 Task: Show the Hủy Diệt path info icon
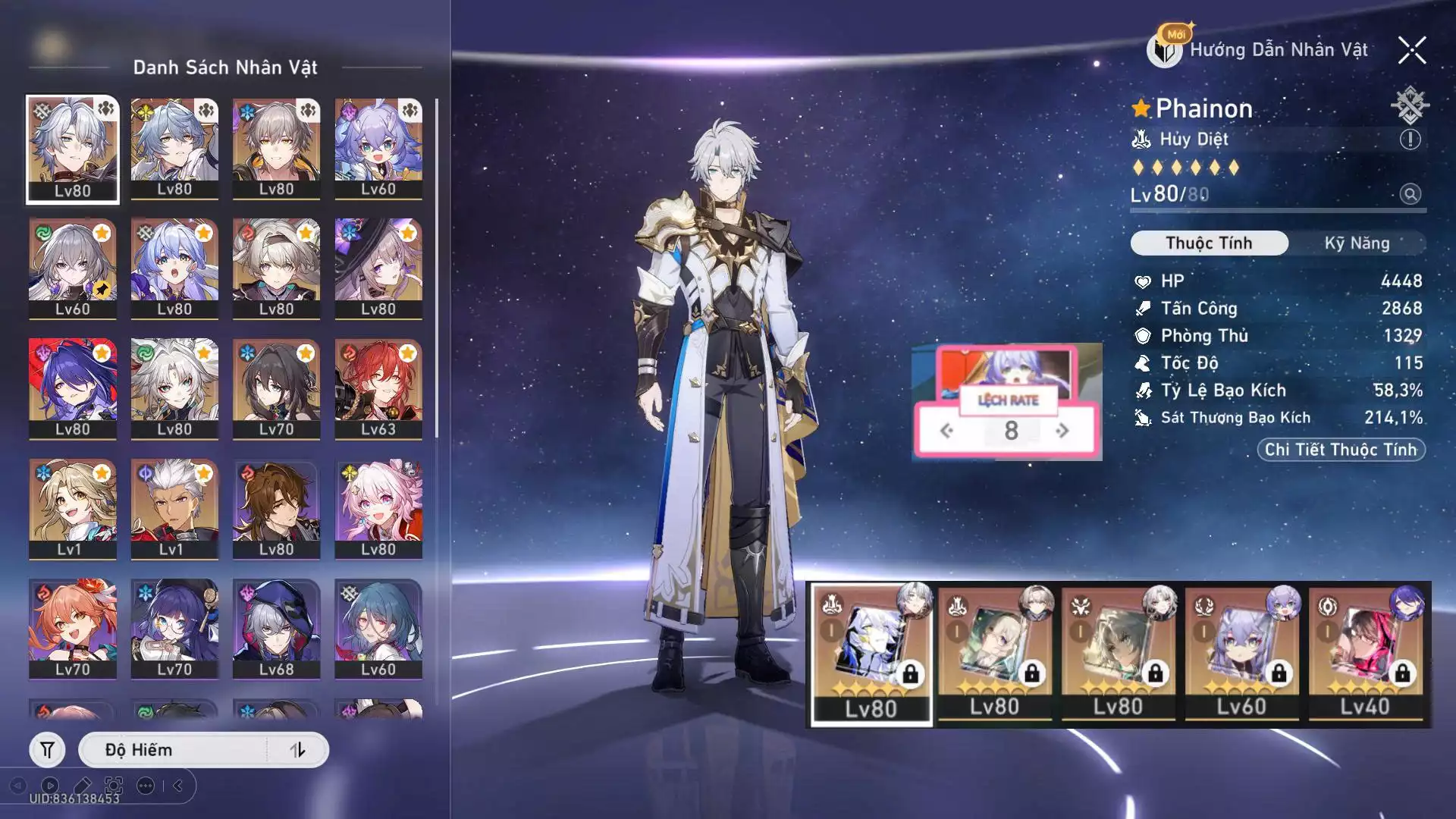pyautogui.click(x=1410, y=140)
